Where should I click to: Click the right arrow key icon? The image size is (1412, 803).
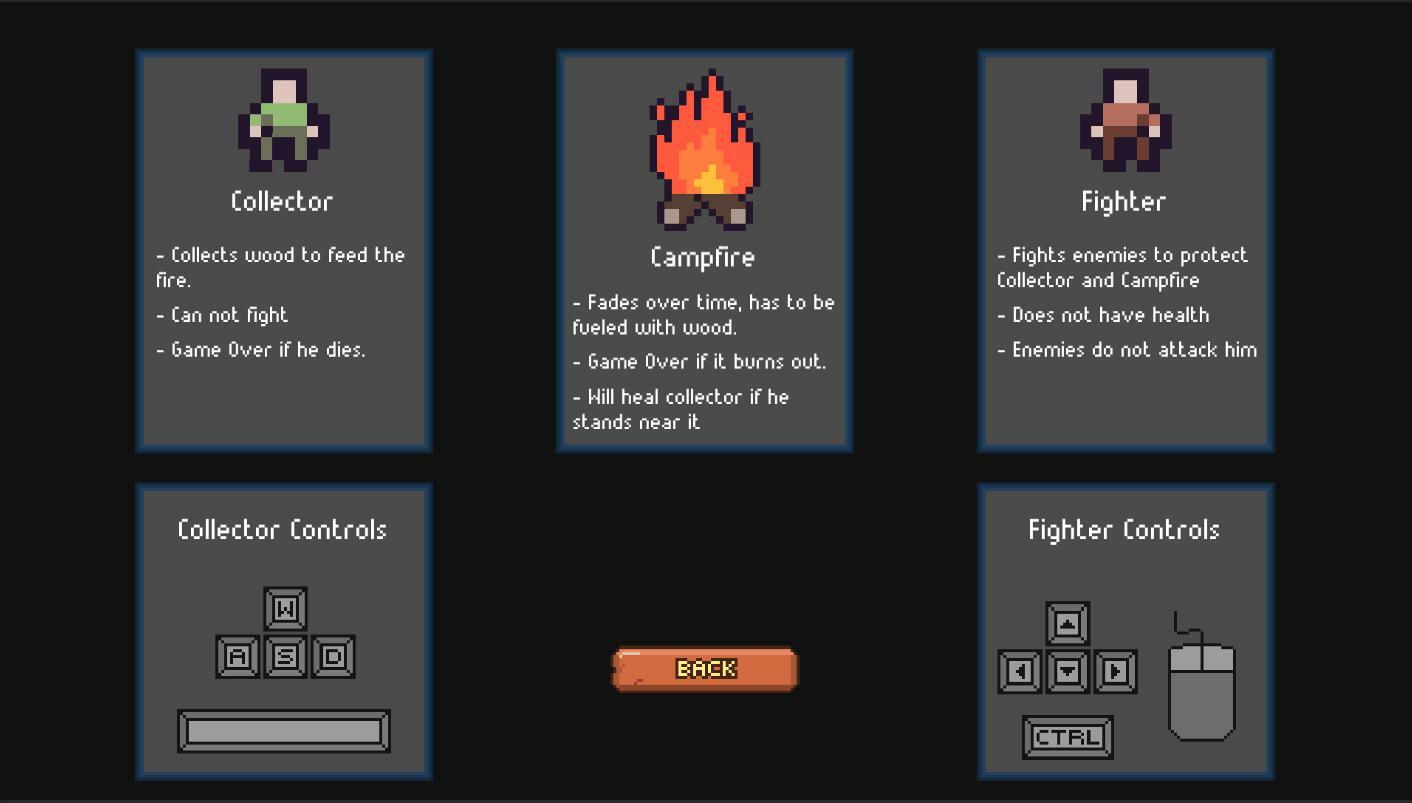(1115, 671)
